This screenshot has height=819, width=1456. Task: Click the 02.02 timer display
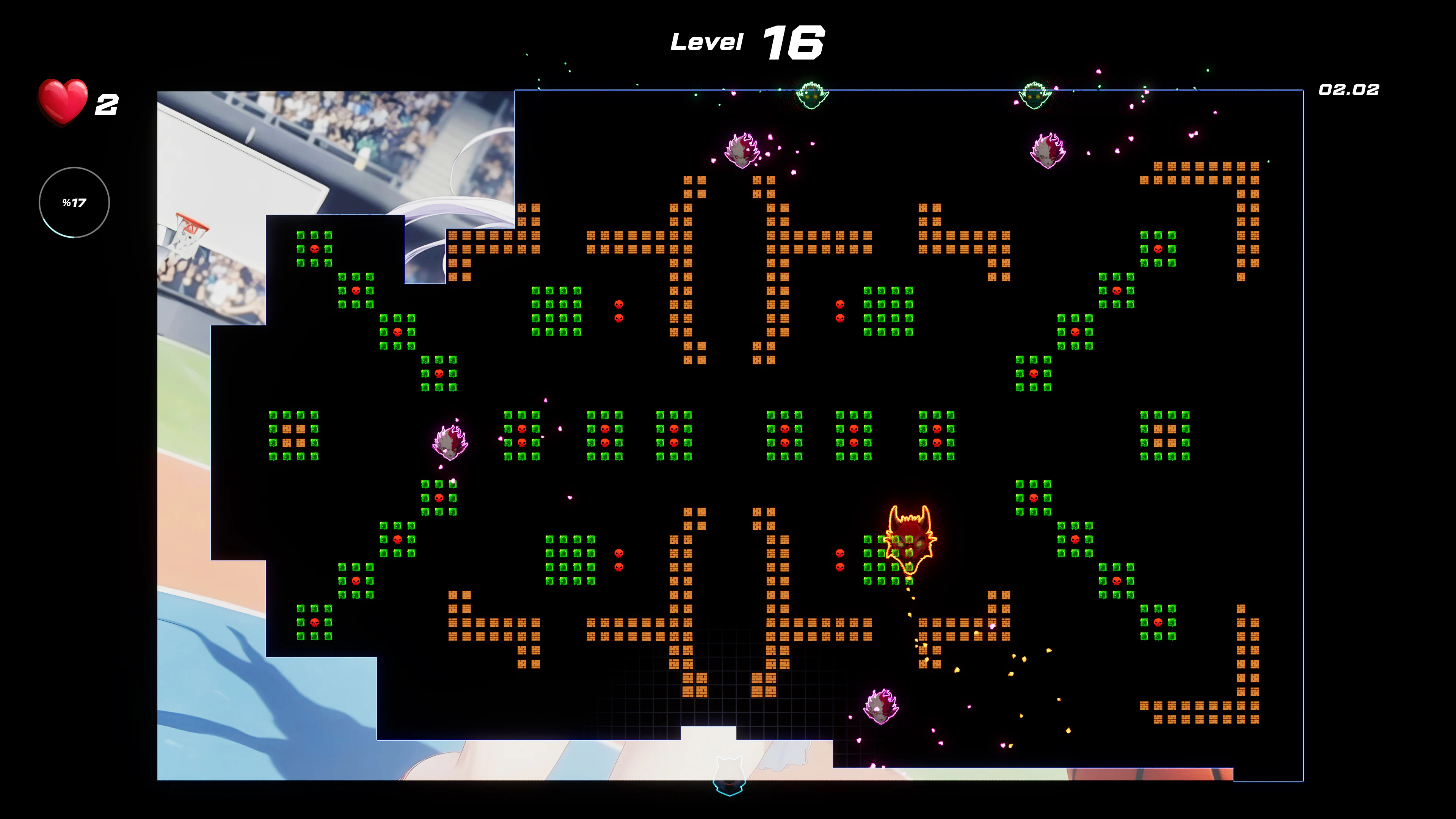tap(1350, 89)
